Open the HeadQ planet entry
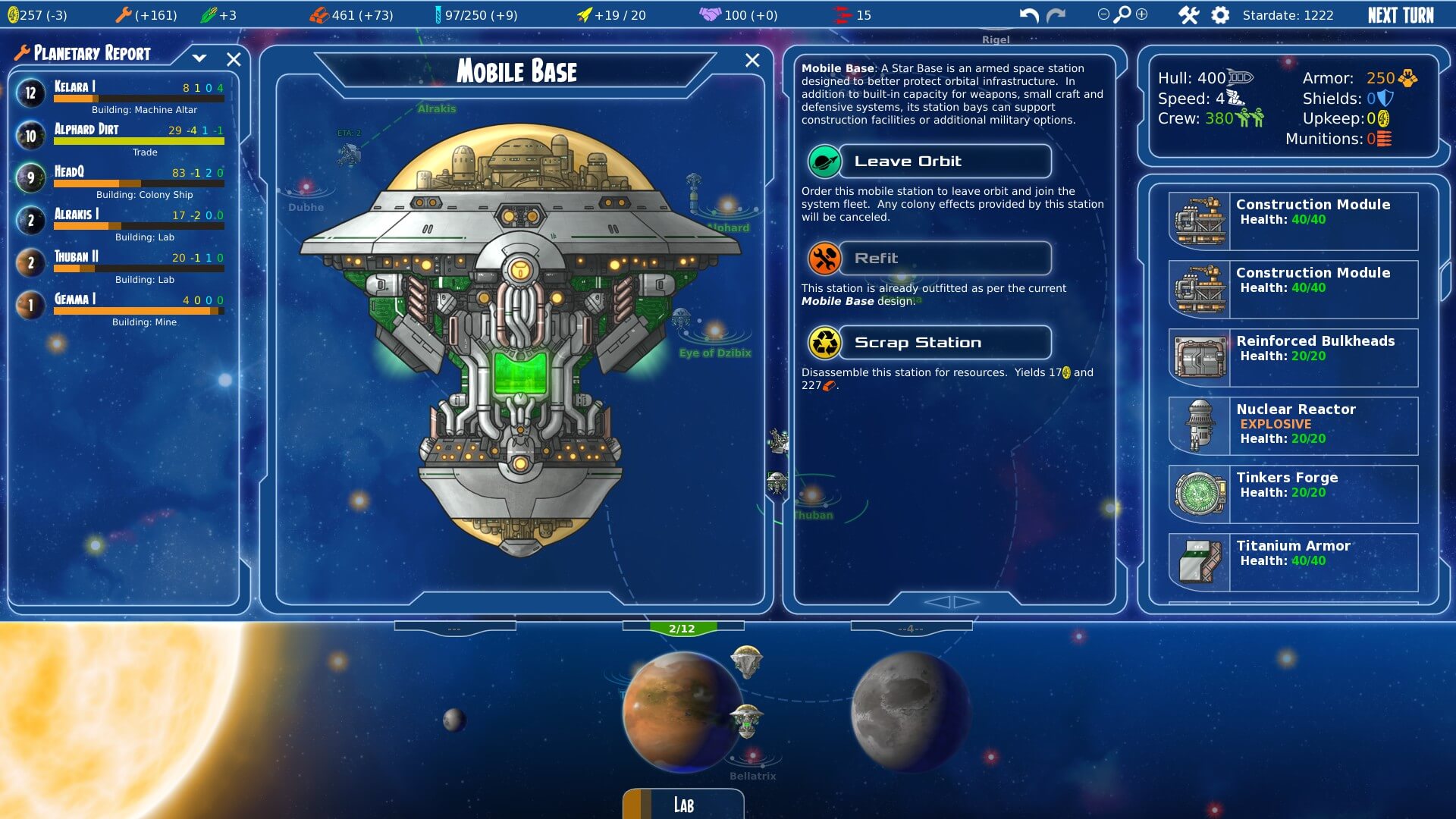Screen dimensions: 1456x819 121,179
